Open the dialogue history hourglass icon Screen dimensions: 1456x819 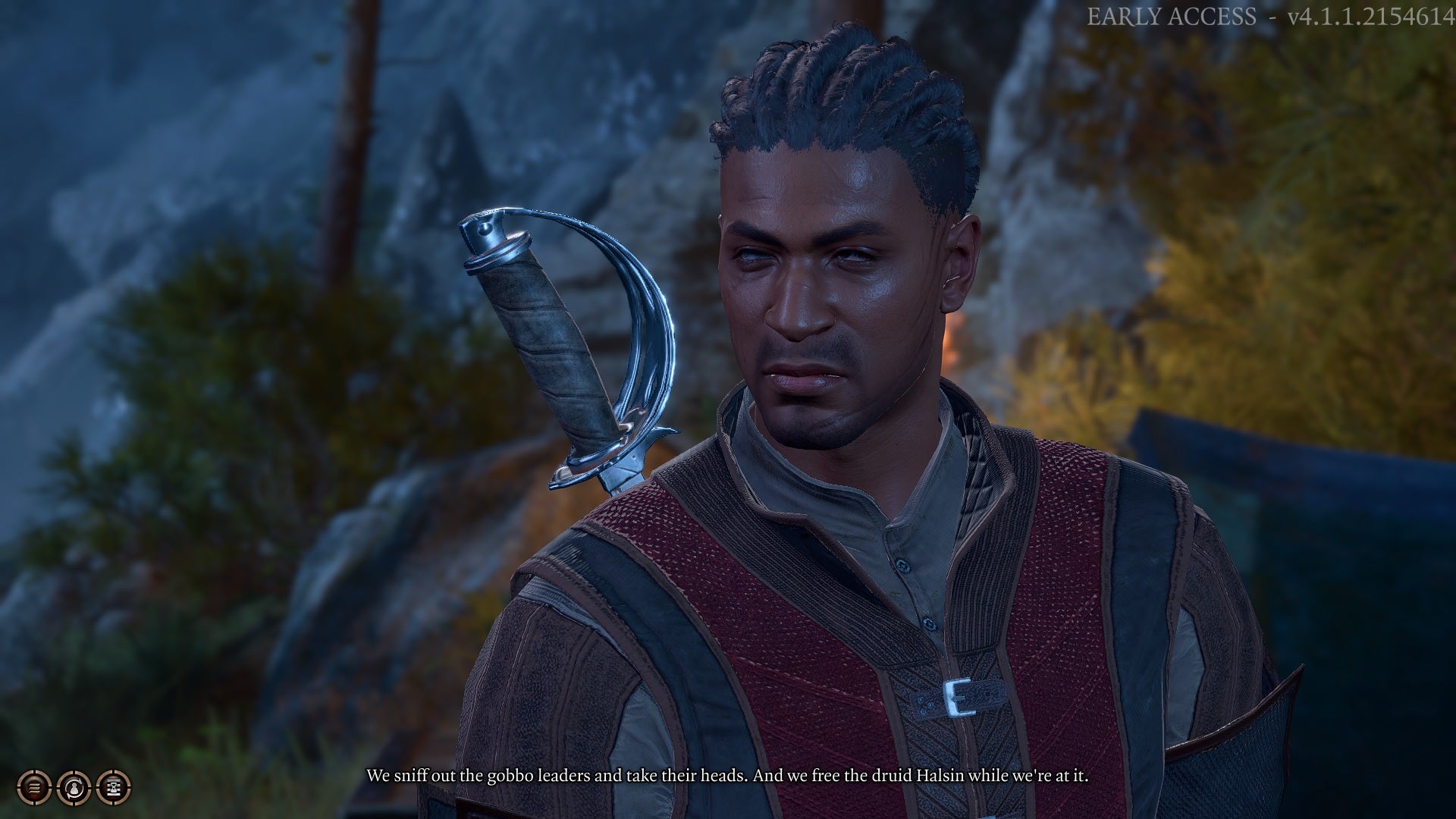pos(114,787)
